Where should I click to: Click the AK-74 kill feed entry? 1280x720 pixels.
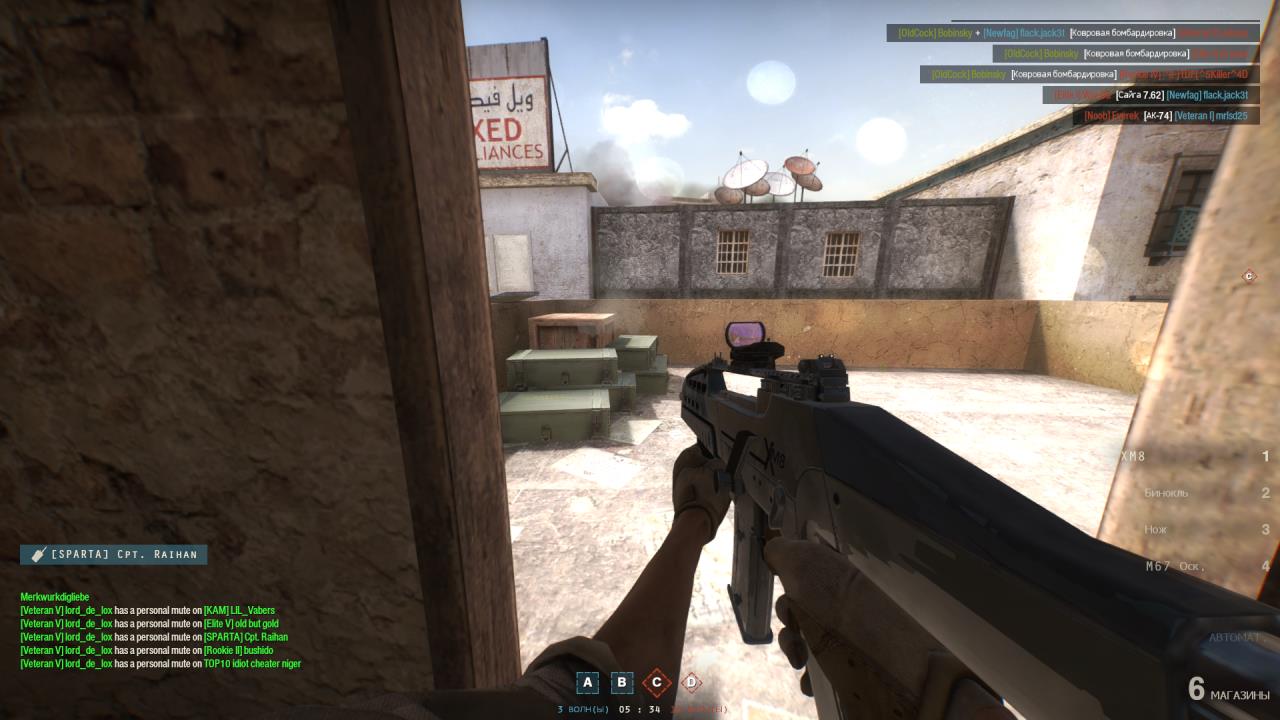pyautogui.click(x=1165, y=116)
